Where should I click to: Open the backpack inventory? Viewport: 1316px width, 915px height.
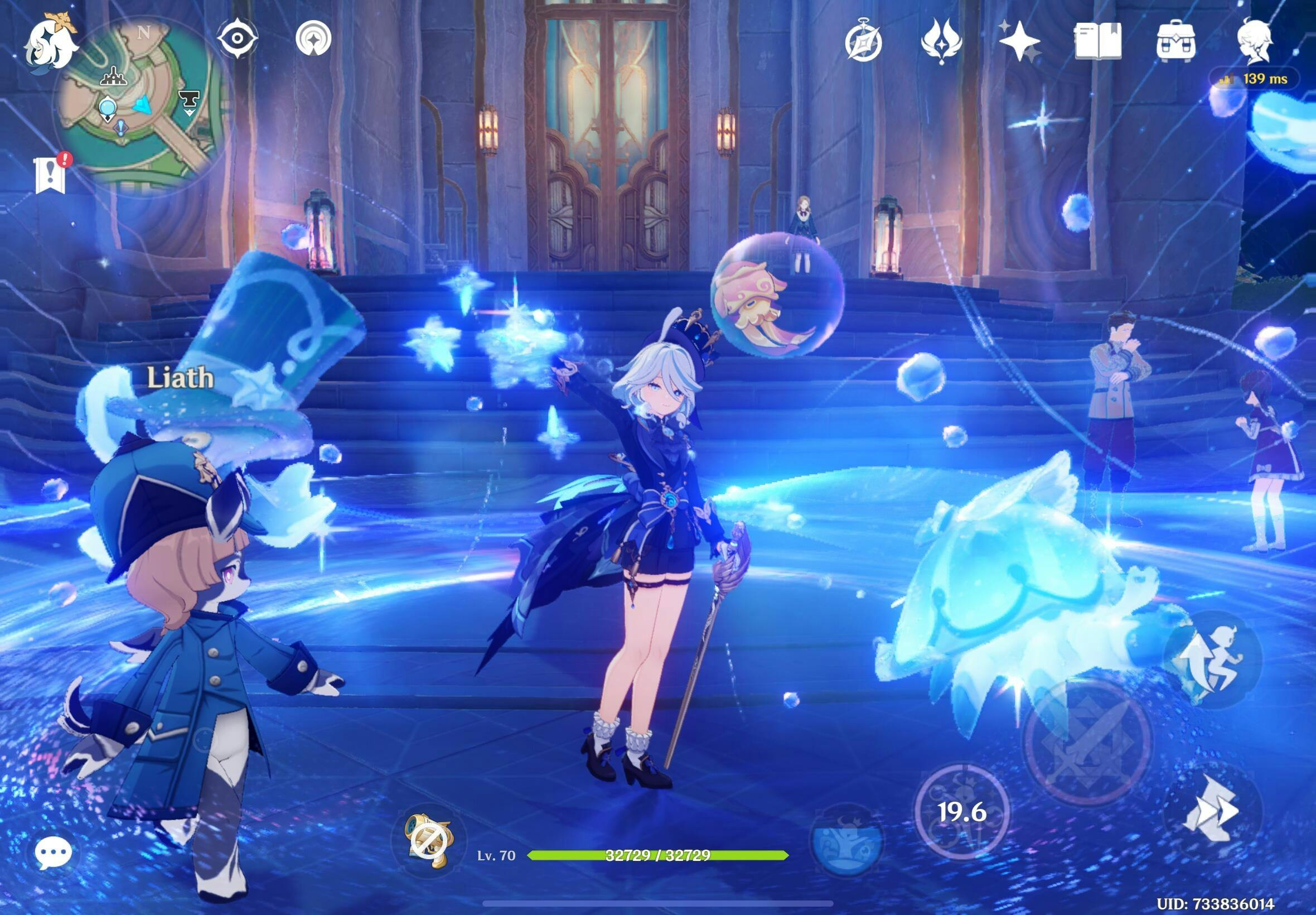[1177, 41]
